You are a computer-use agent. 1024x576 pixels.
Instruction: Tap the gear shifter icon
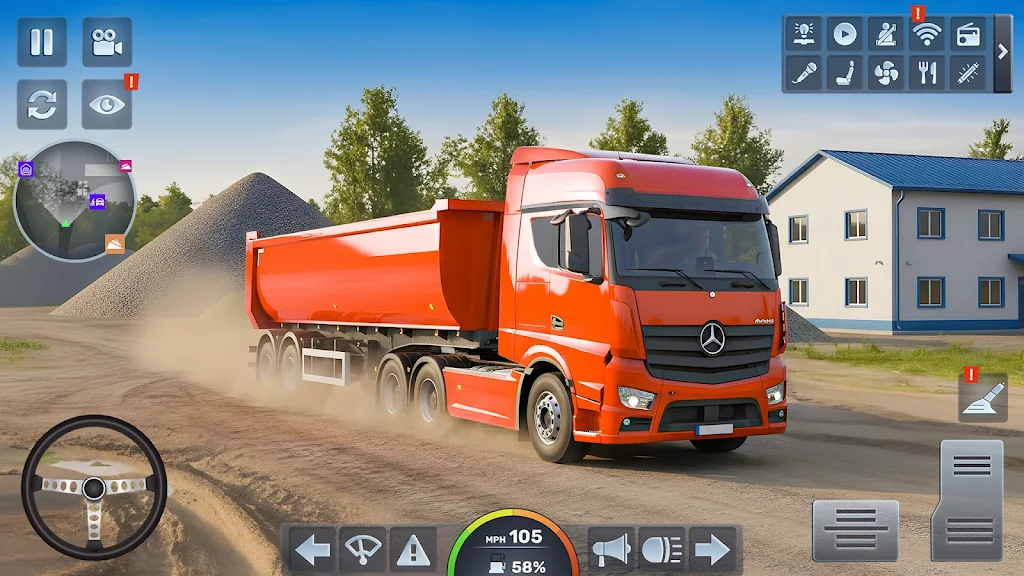click(982, 398)
